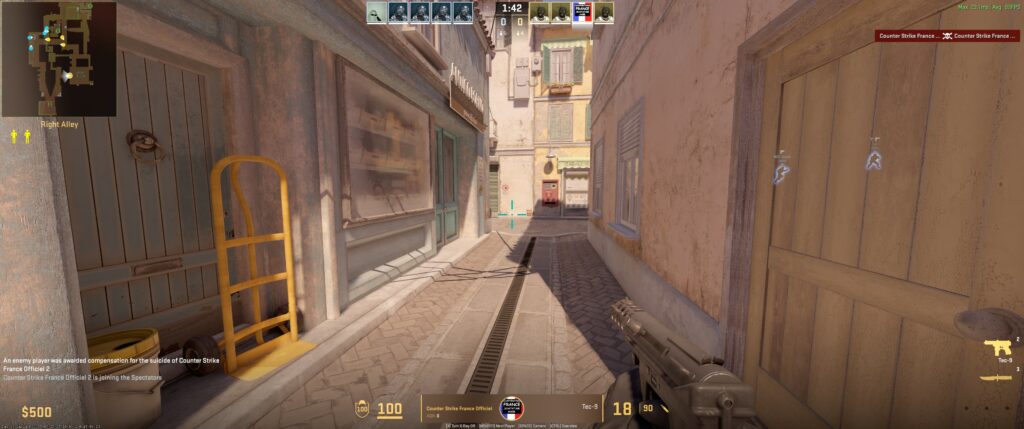Screen dimensions: 1024x429
Task: Click the France team badge in the bottom player panel
Action: pos(512,410)
